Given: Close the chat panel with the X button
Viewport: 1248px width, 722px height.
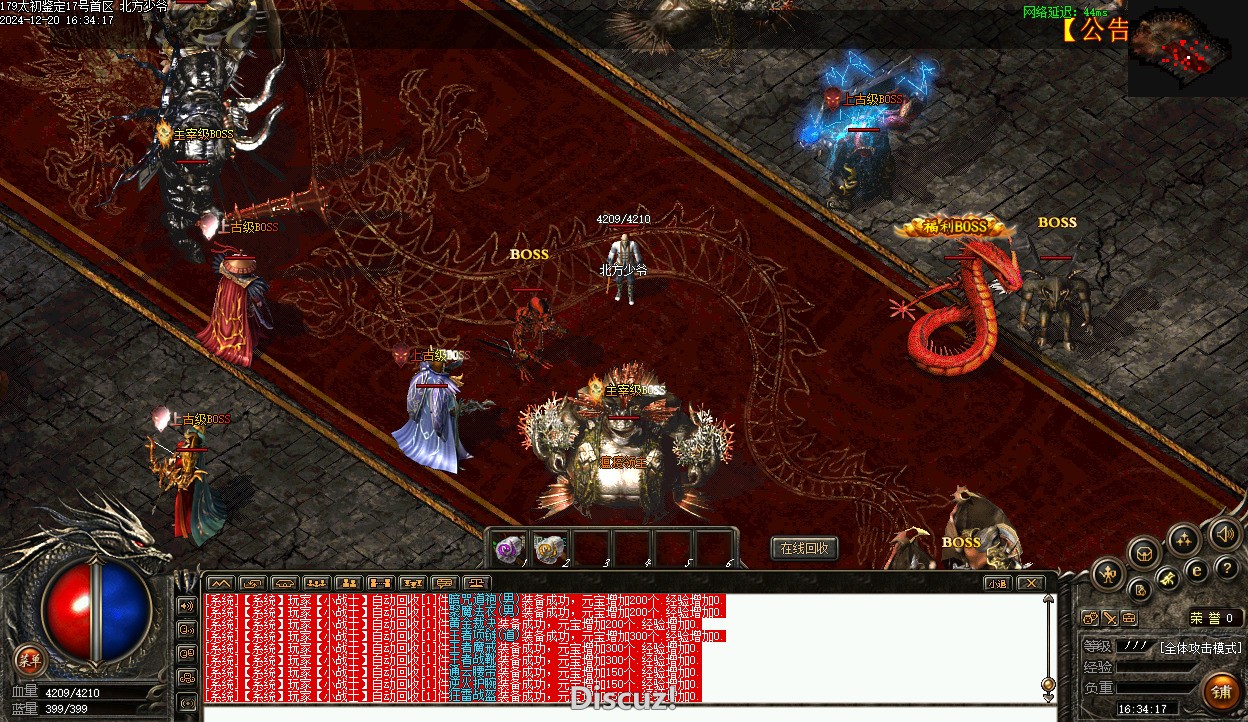Looking at the screenshot, I should coord(1030,583).
